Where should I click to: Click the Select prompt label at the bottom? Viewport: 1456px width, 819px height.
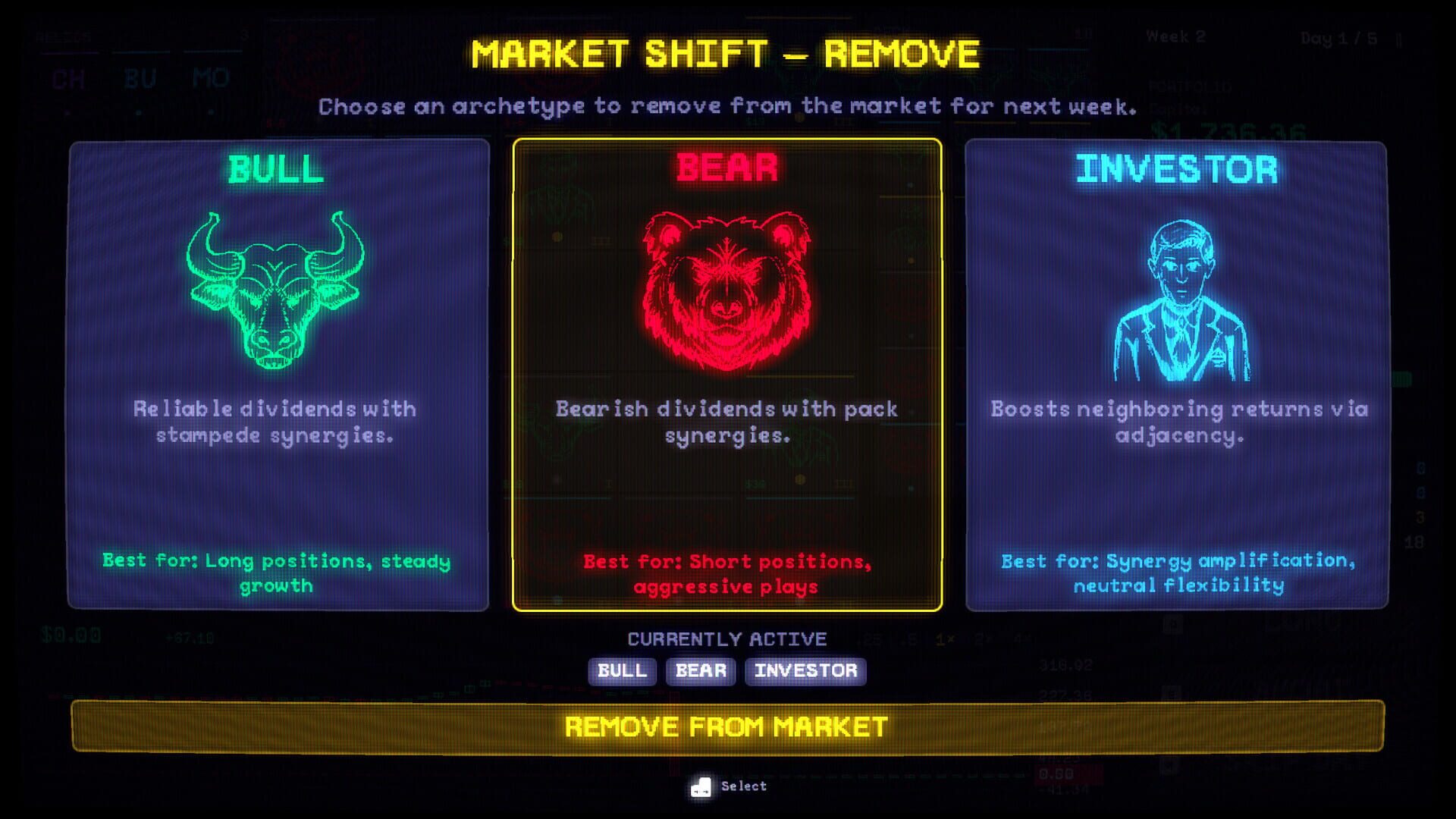coord(745,786)
